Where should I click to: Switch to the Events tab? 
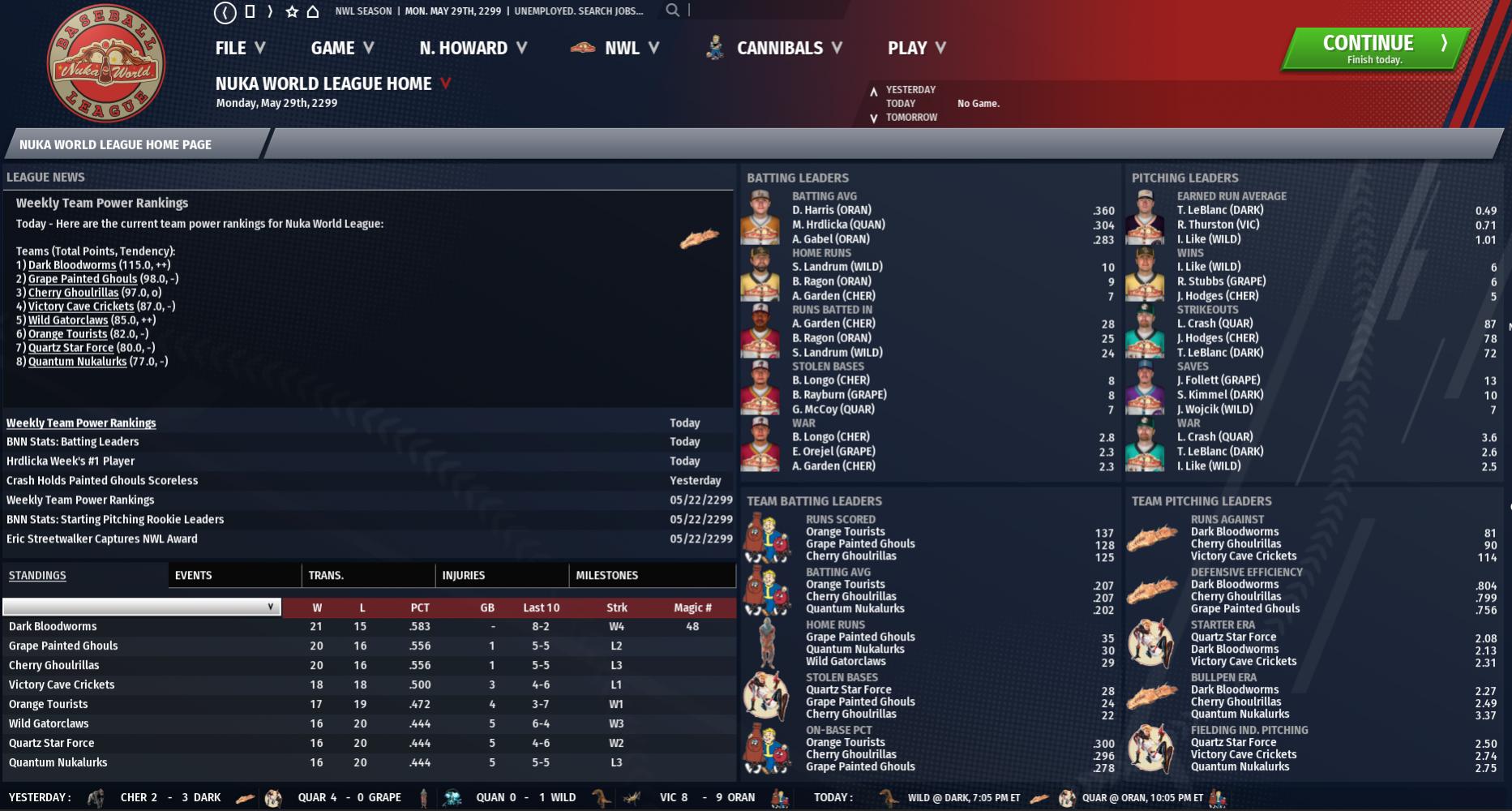pyautogui.click(x=194, y=576)
